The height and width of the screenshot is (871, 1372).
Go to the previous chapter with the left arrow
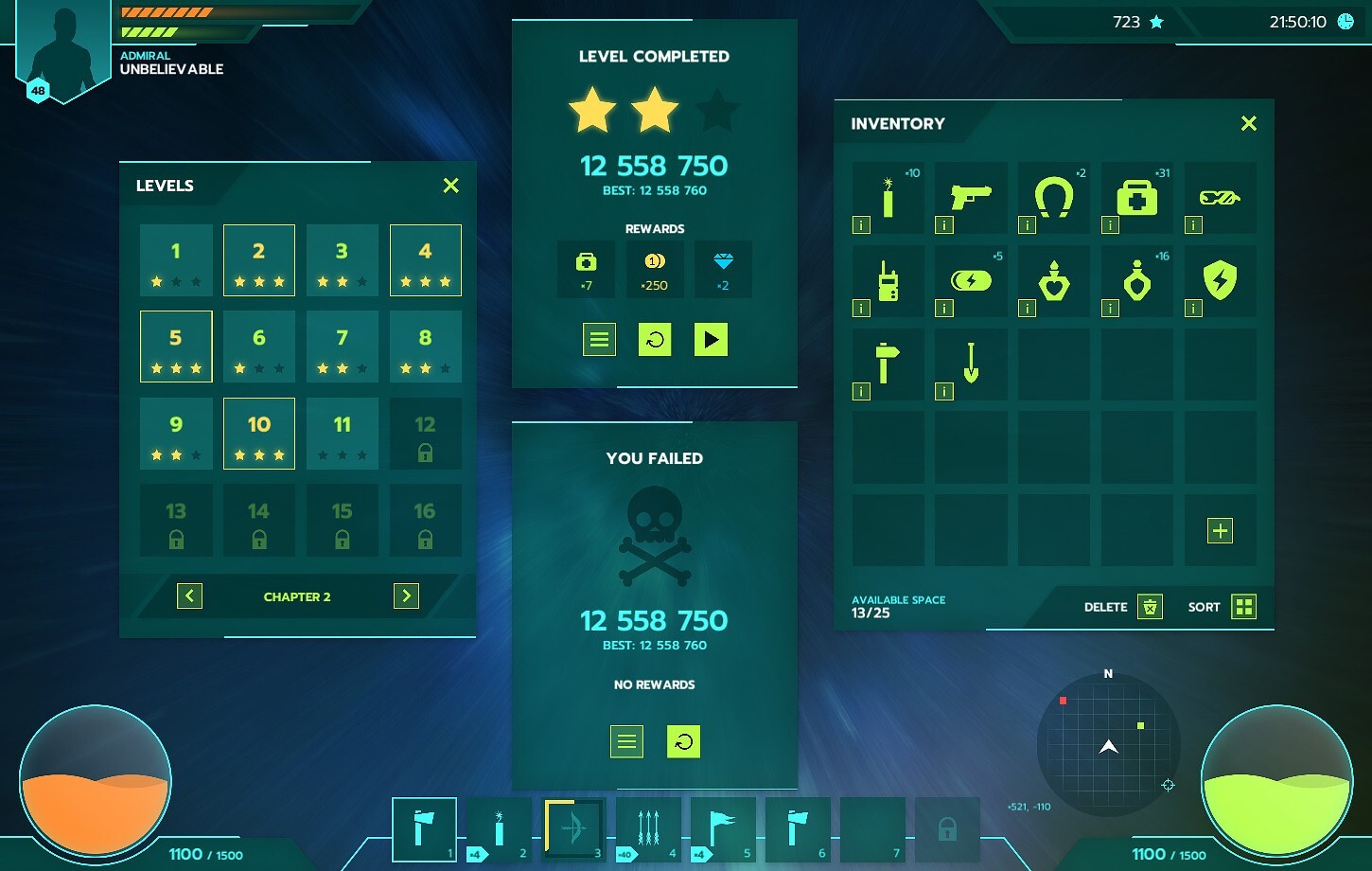point(189,595)
